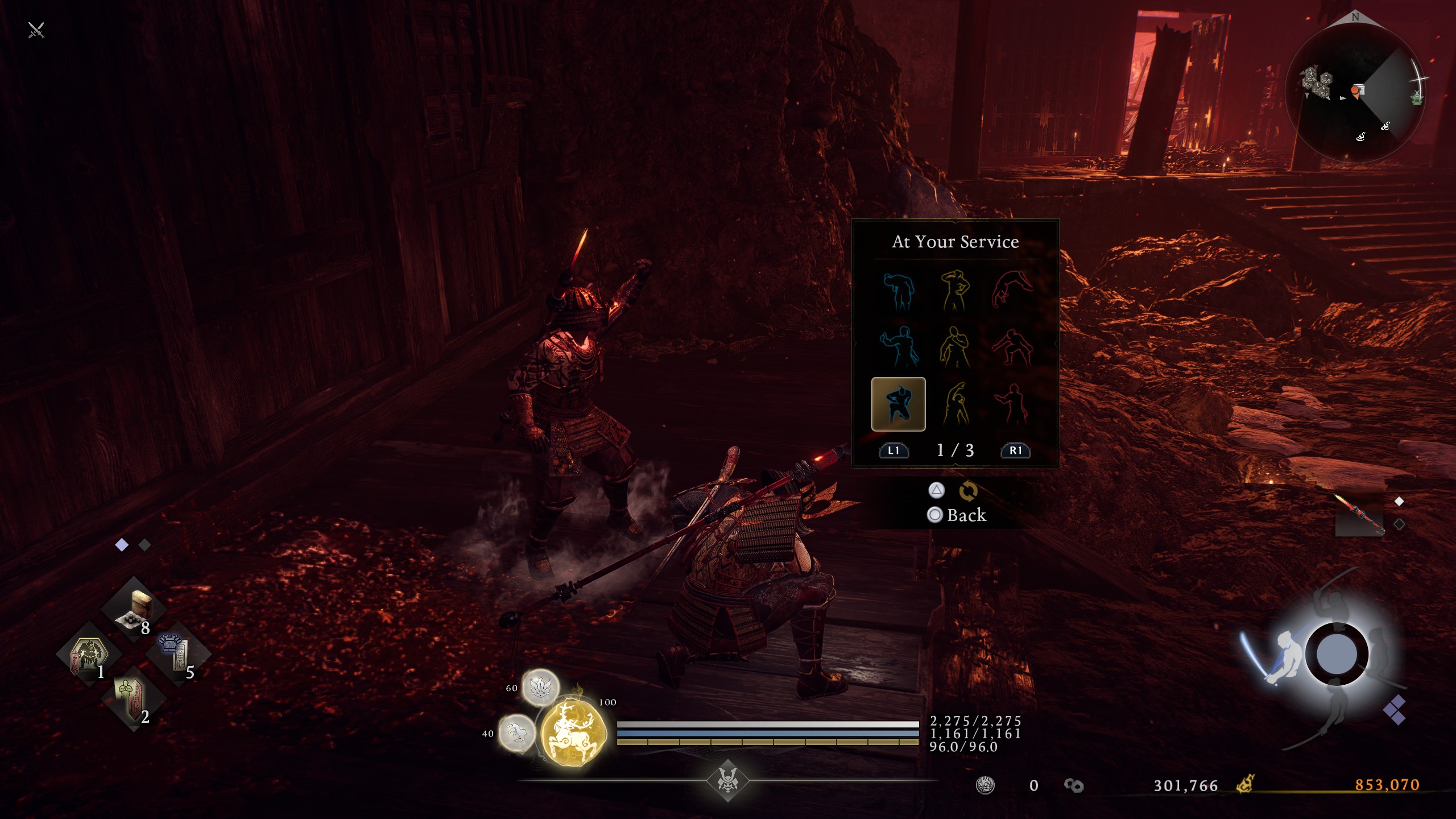This screenshot has height=819, width=1456.
Task: Select the yellow fist-to-chest gesture
Action: click(955, 347)
